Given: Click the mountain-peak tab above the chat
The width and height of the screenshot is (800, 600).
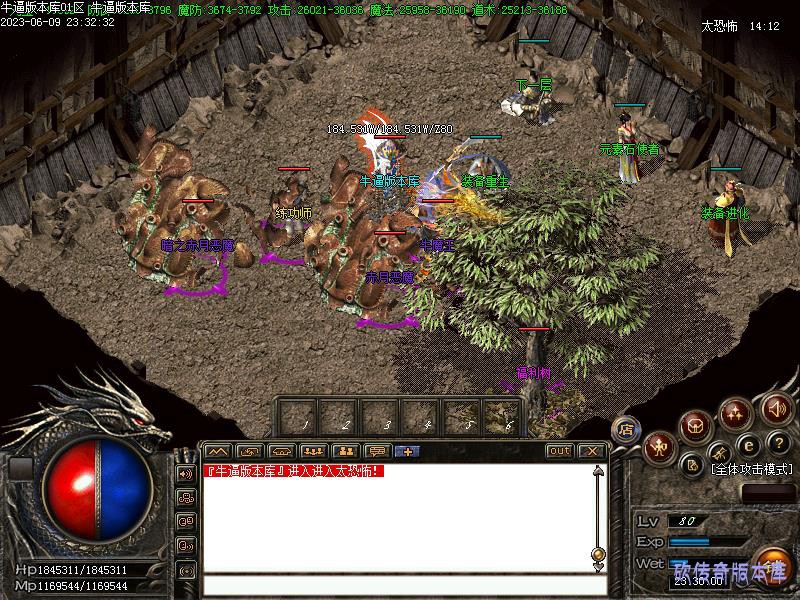Looking at the screenshot, I should click(x=218, y=451).
